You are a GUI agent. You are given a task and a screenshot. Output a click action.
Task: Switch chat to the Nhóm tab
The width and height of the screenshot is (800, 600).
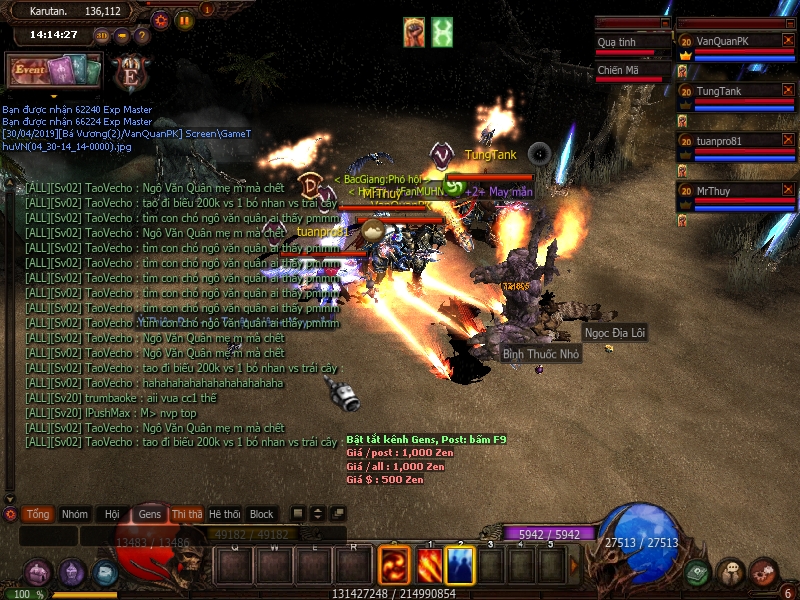(75, 514)
